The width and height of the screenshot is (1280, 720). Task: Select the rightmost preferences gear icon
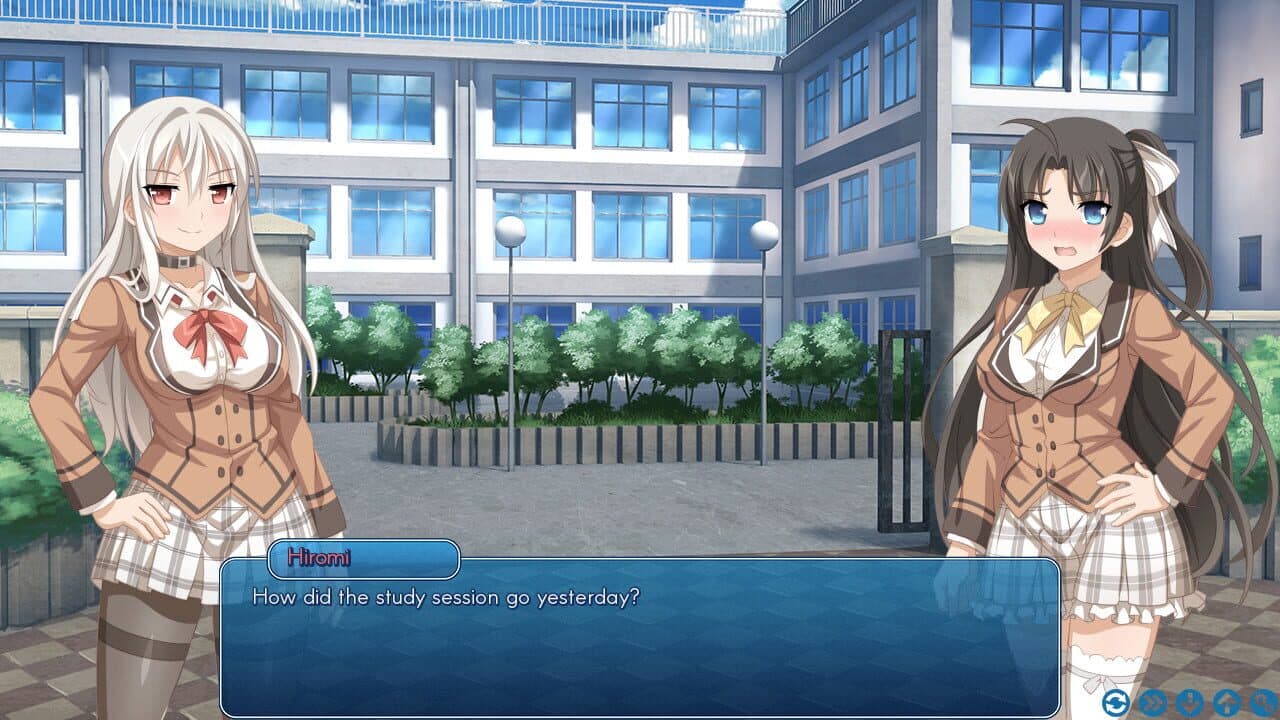coord(1262,703)
